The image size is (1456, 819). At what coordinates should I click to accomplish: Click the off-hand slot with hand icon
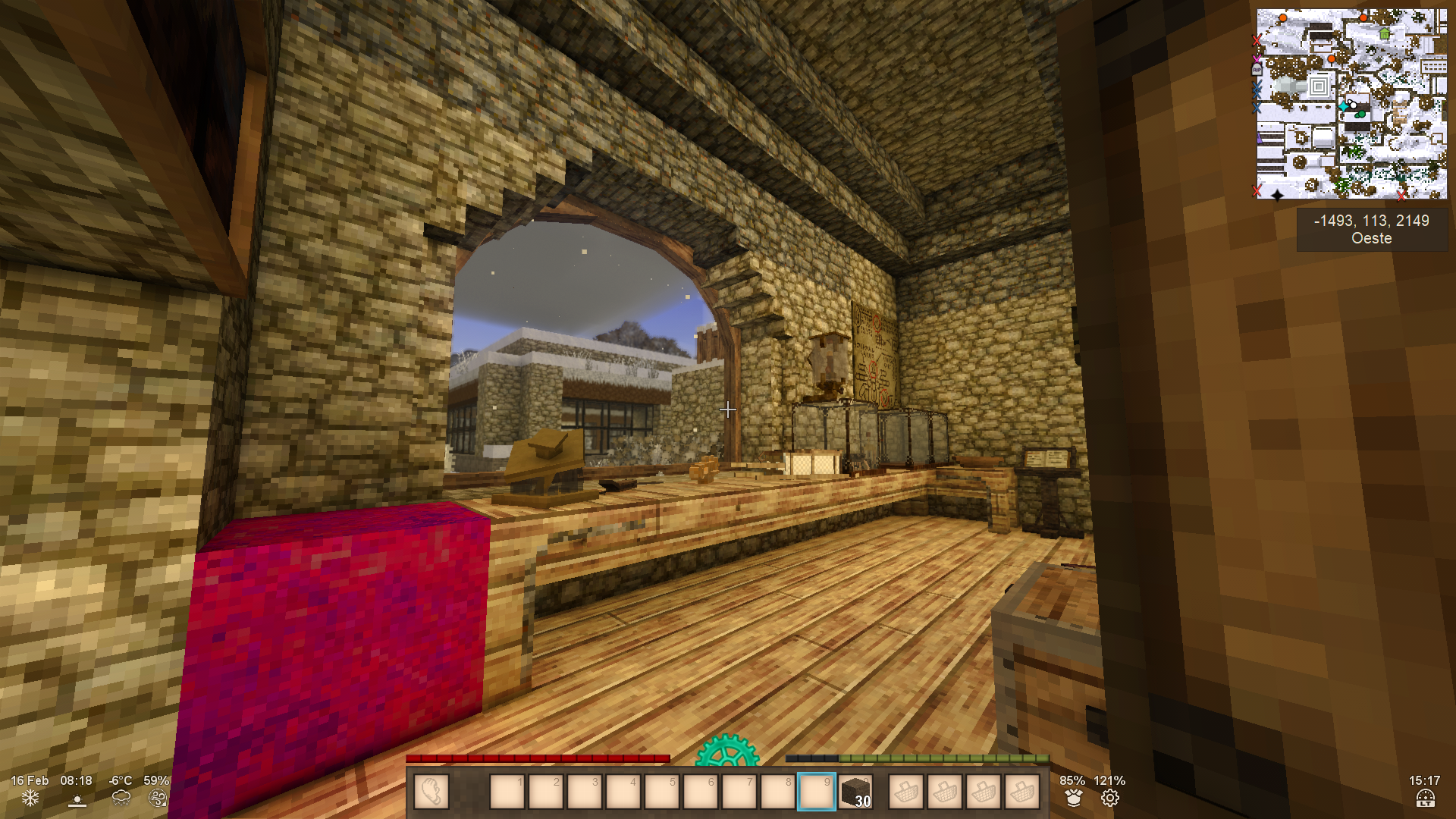tap(431, 792)
